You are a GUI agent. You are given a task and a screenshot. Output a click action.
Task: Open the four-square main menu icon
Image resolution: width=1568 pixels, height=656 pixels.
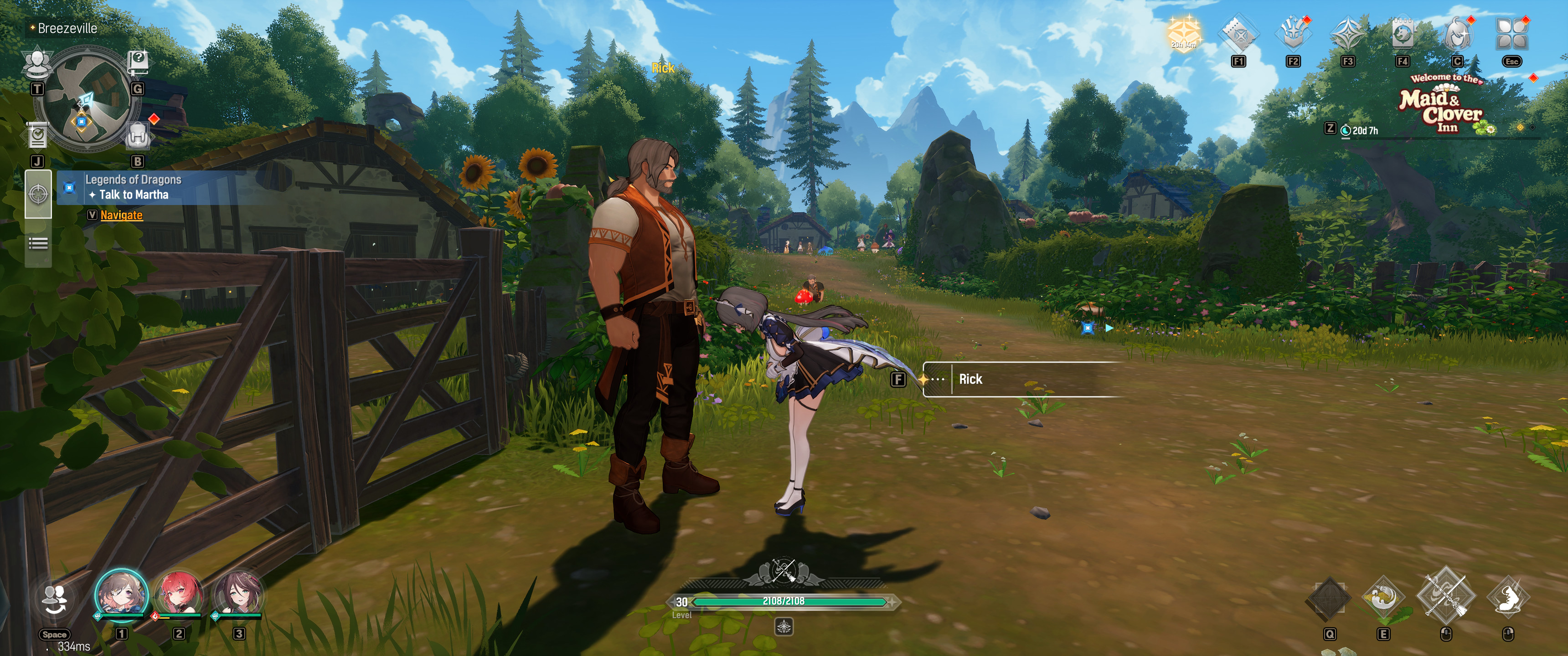pyautogui.click(x=1512, y=34)
